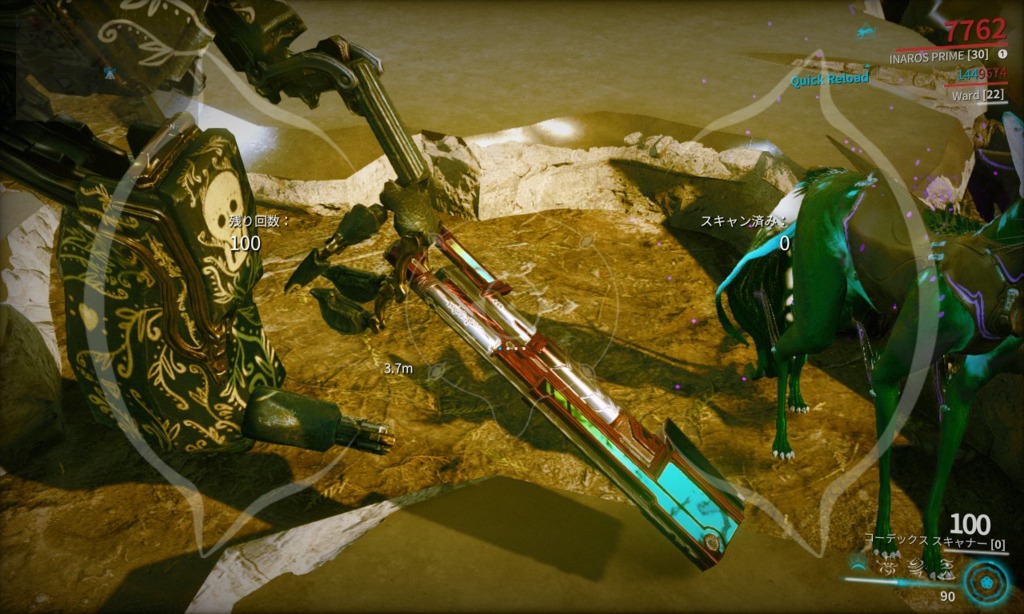Select the cyan kavat buff icon above Quick Reload
Viewport: 1024px width, 614px height.
(x=864, y=33)
